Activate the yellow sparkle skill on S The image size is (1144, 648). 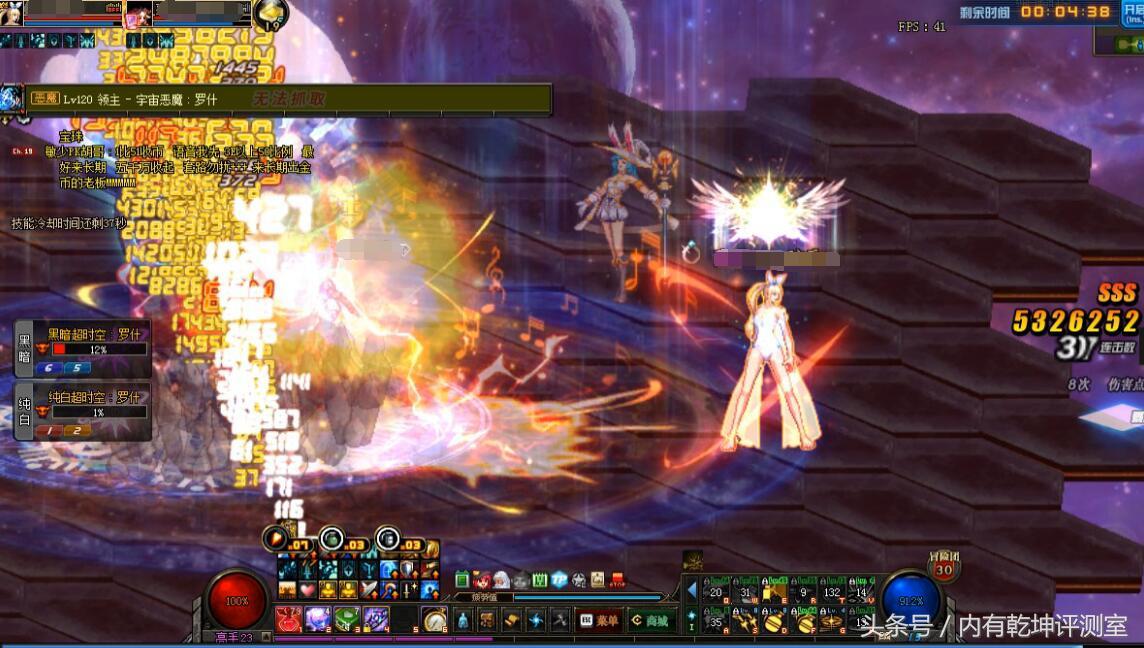[x=744, y=621]
